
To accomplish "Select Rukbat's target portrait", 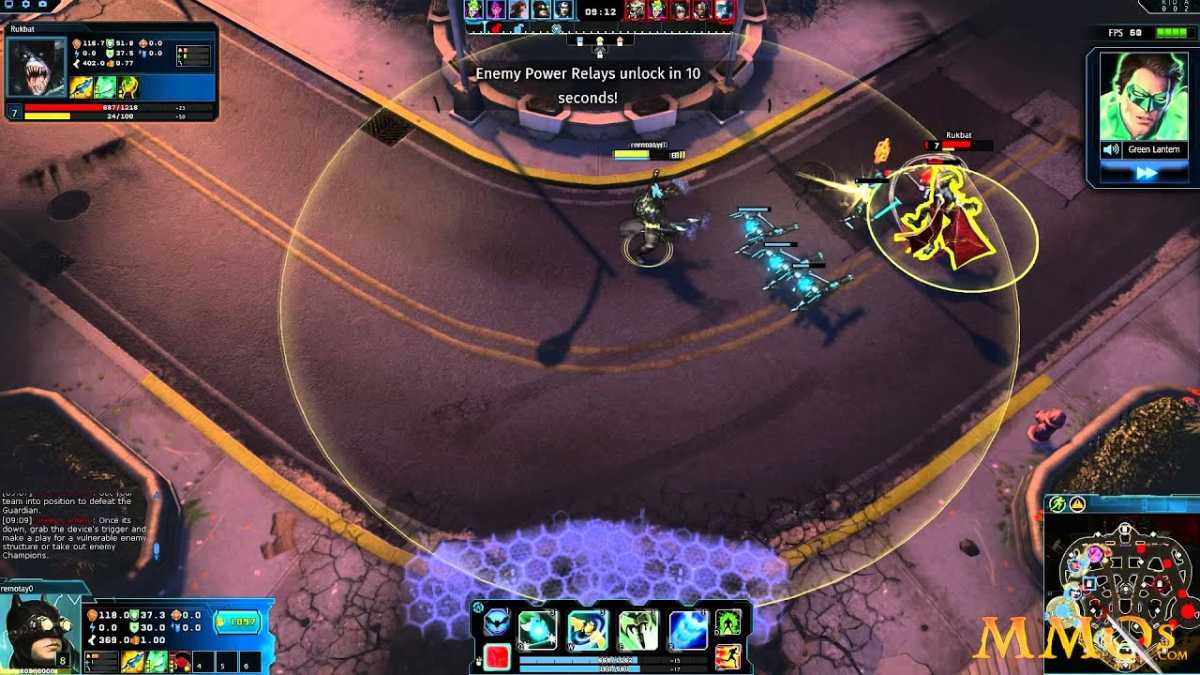I will [x=36, y=67].
